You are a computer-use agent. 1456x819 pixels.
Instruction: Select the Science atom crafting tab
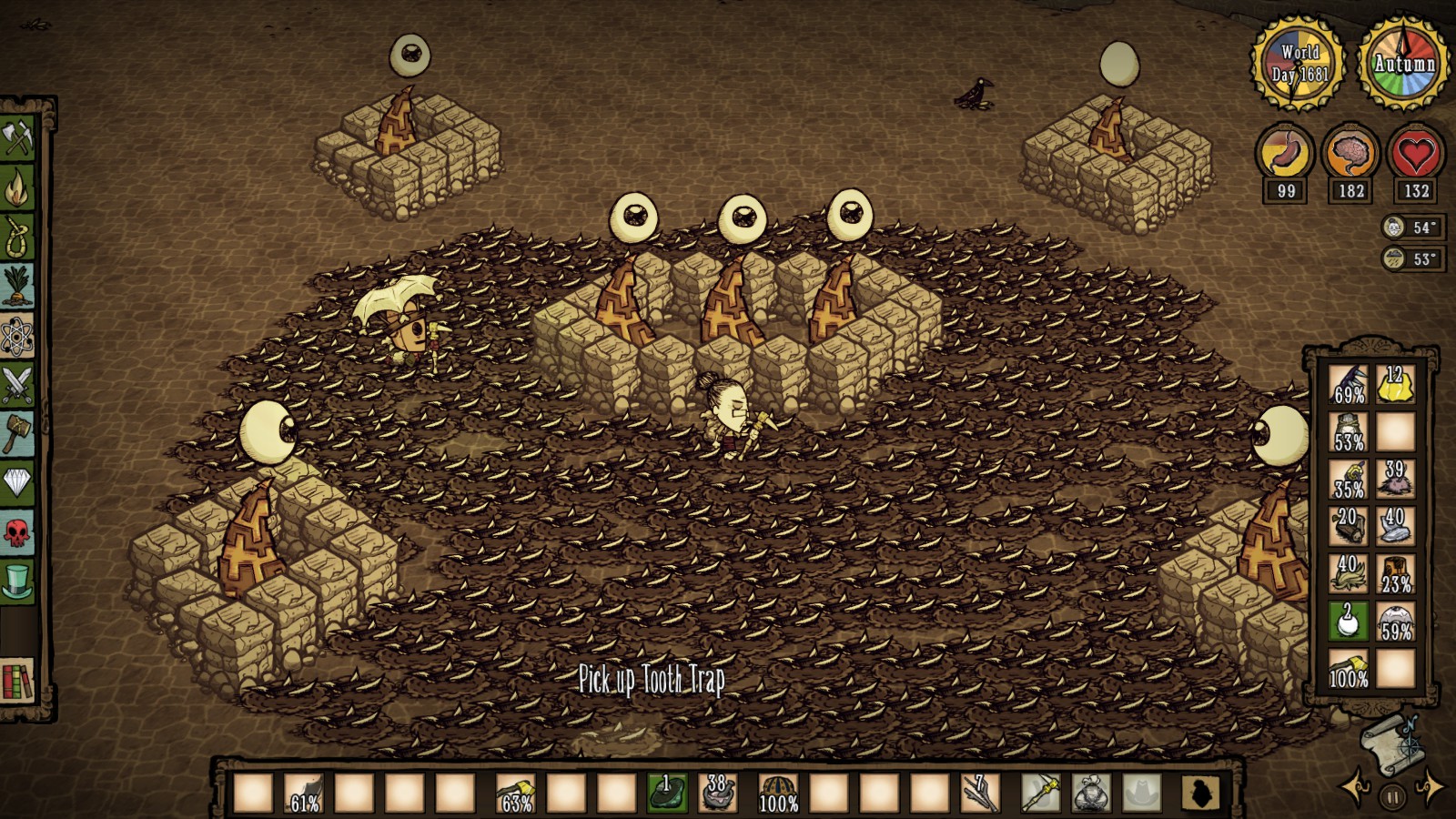(x=17, y=337)
